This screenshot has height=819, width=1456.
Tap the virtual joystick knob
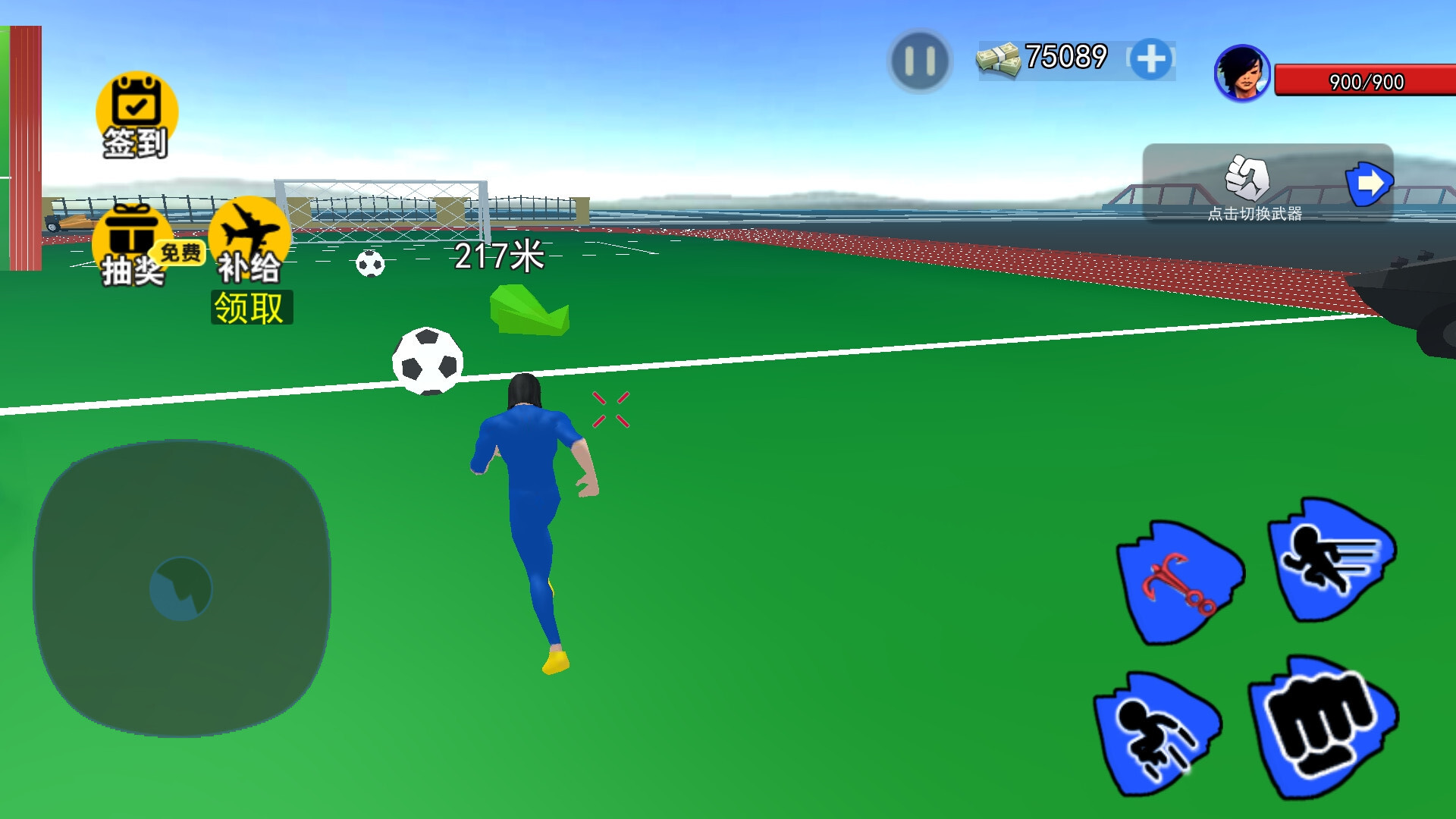pos(180,588)
